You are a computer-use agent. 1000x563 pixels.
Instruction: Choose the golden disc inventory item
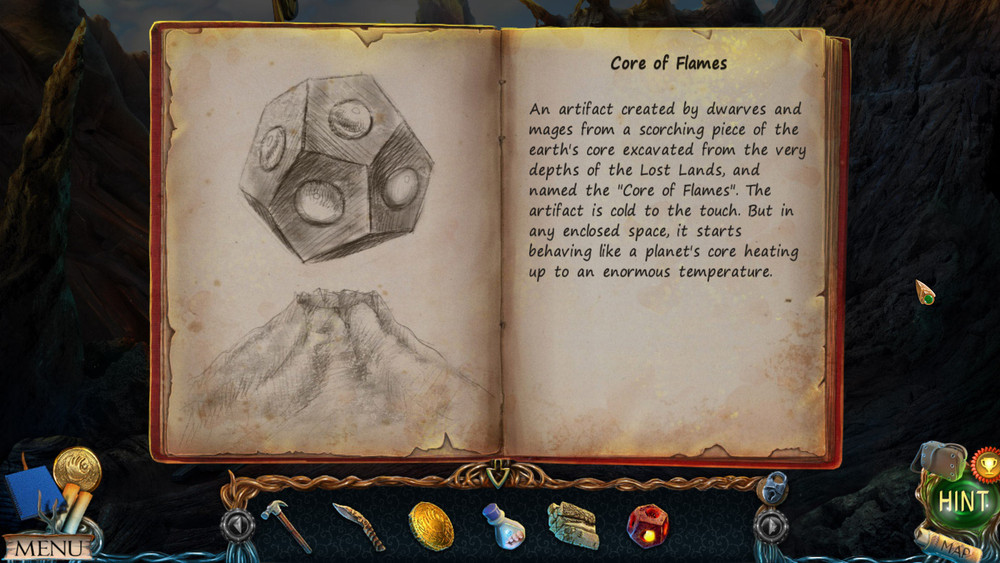[431, 525]
